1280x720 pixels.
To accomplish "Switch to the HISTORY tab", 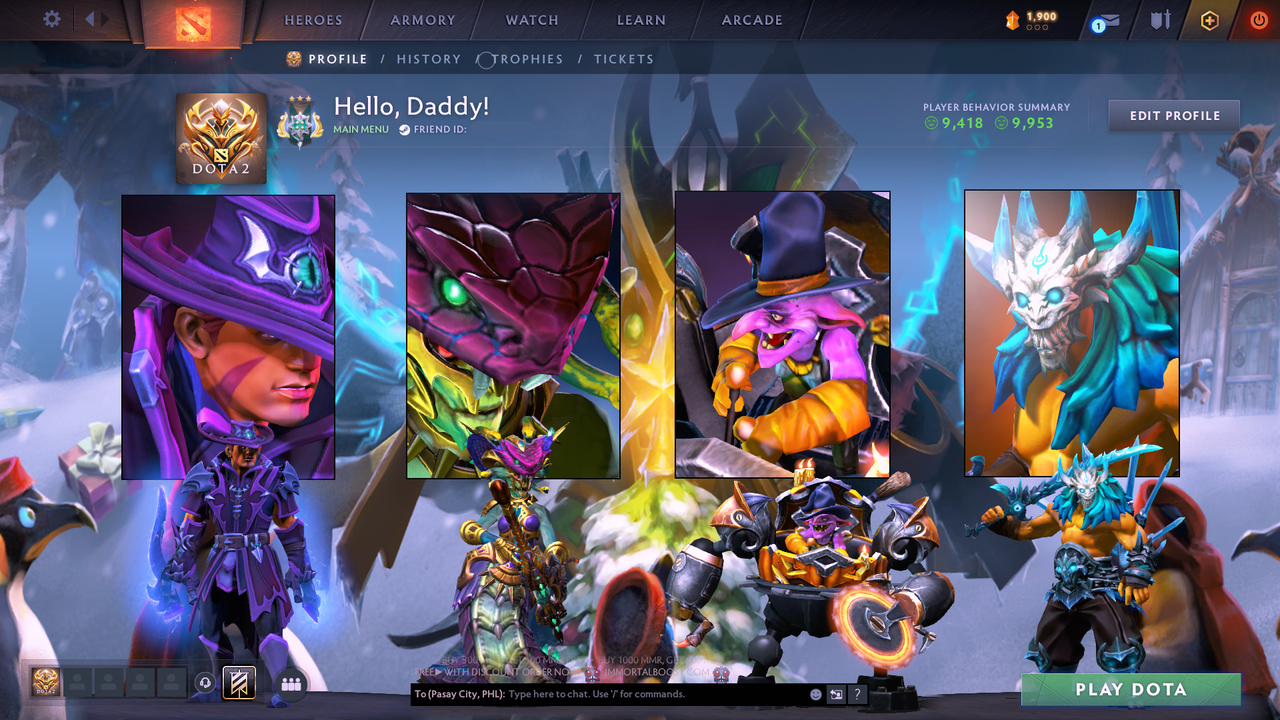I will pyautogui.click(x=428, y=59).
